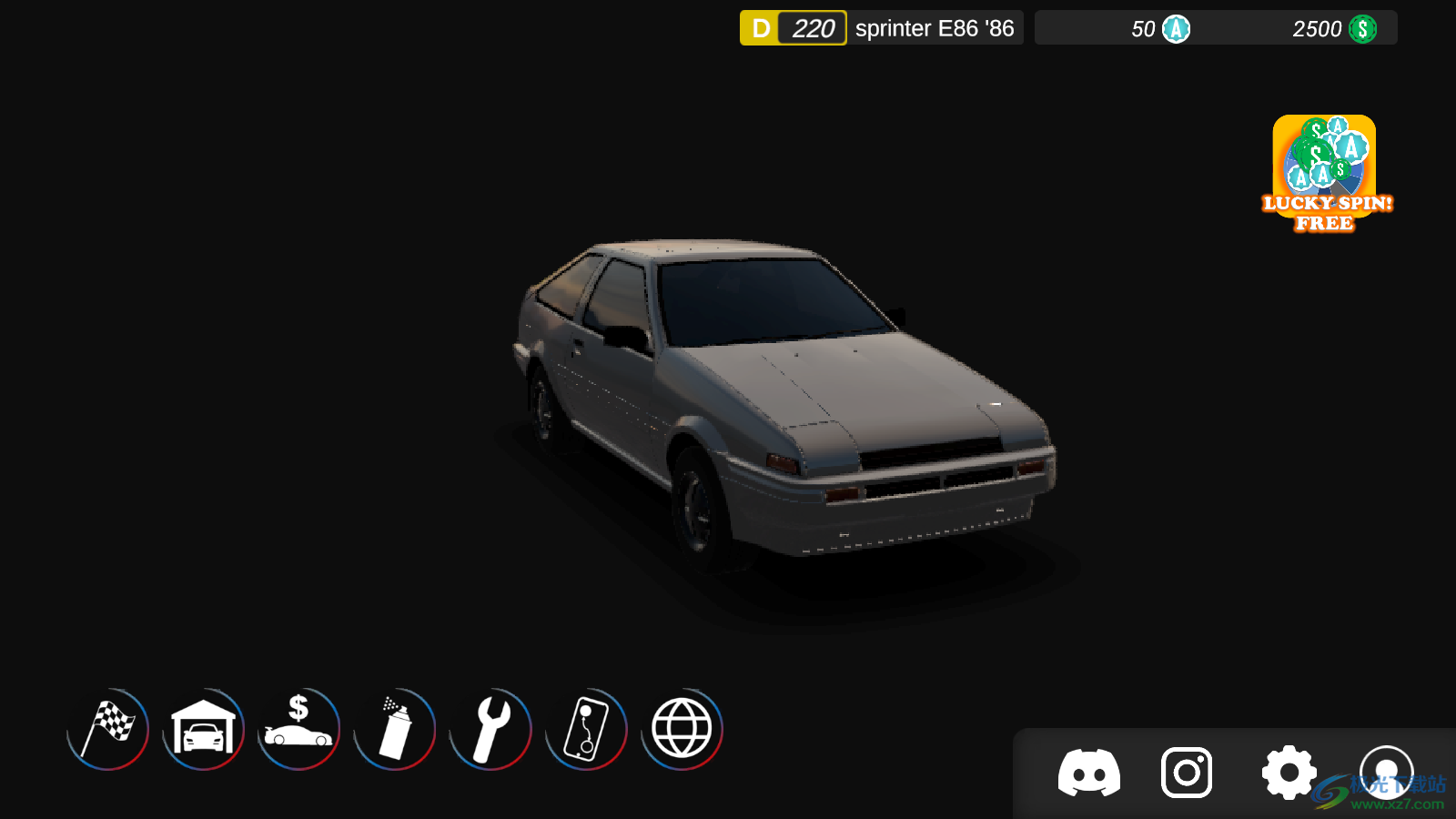
Task: Click the green cash currency icon
Action: tap(1362, 29)
